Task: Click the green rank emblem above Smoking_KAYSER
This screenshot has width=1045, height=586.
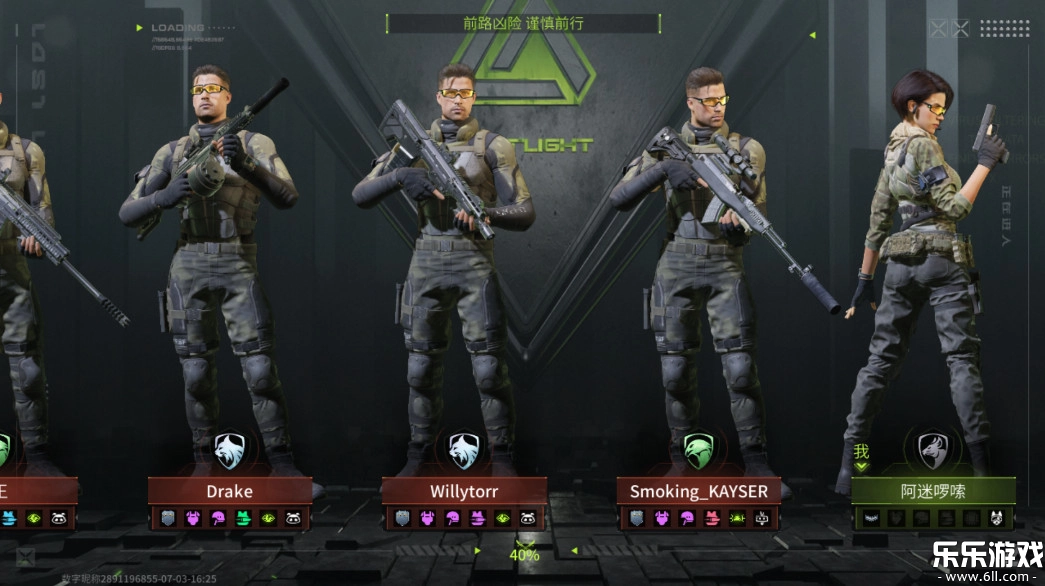Action: [x=698, y=450]
